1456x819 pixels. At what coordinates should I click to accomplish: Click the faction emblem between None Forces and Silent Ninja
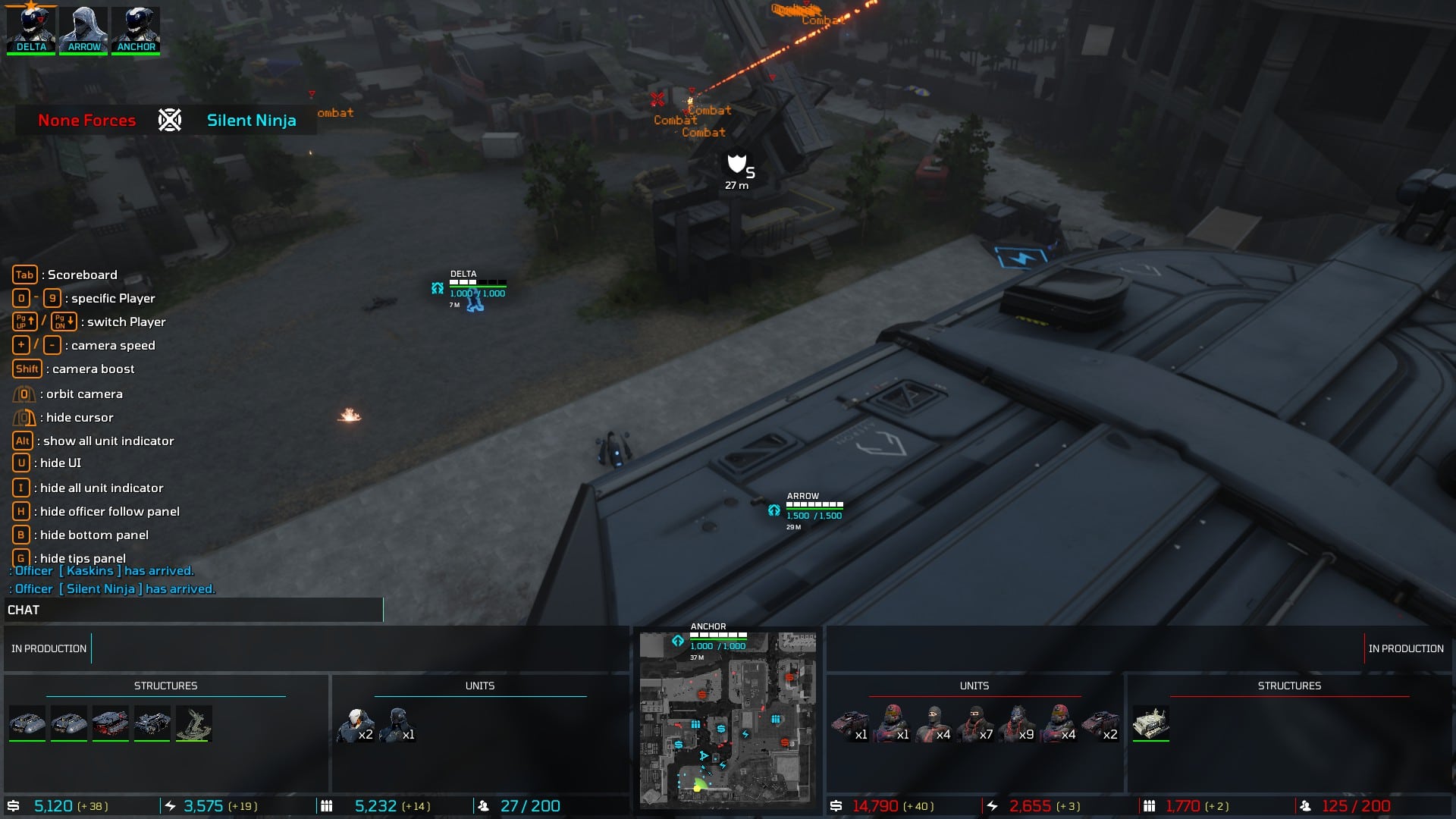click(168, 120)
